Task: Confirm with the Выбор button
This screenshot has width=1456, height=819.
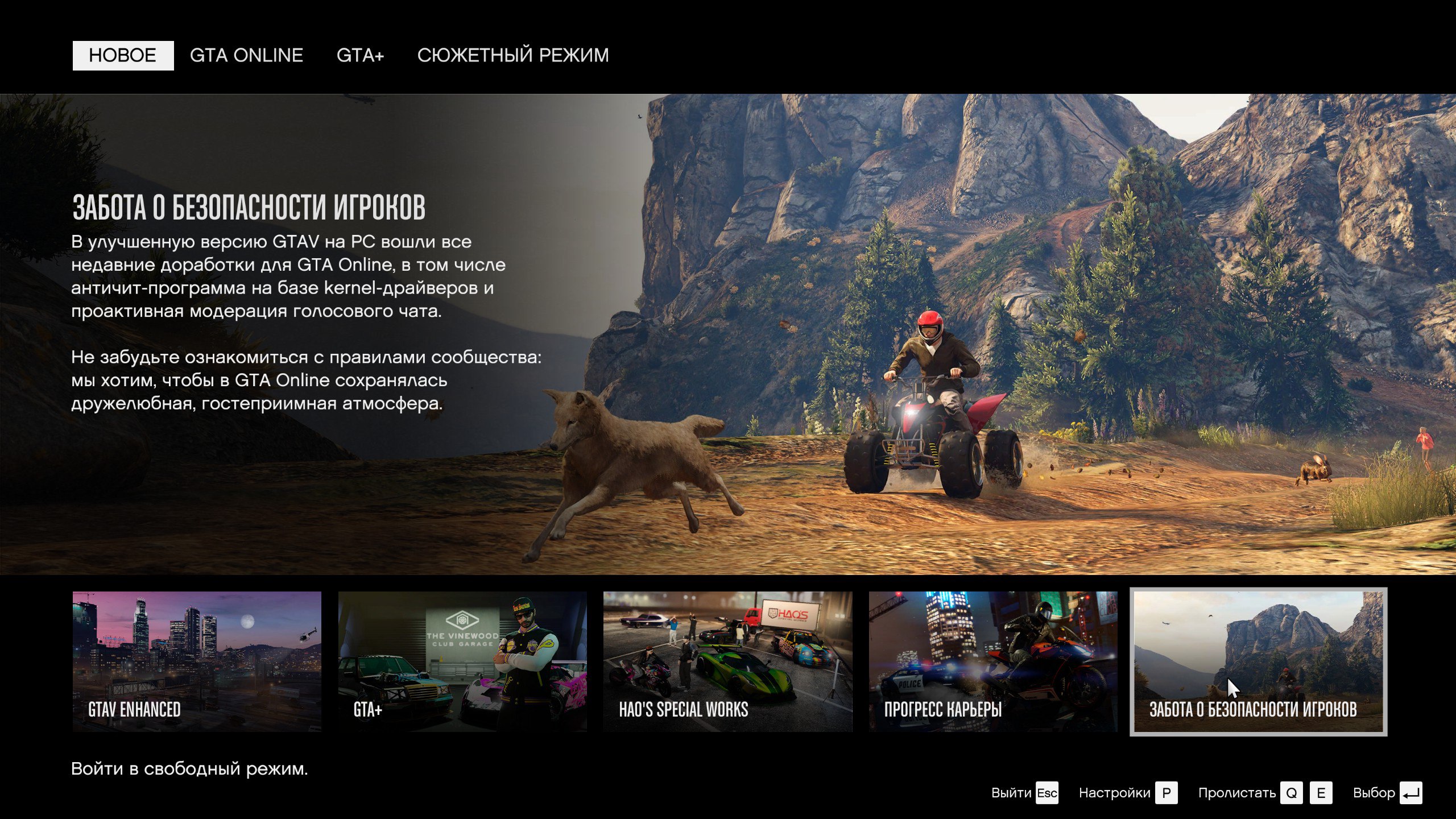Action: 1387,793
